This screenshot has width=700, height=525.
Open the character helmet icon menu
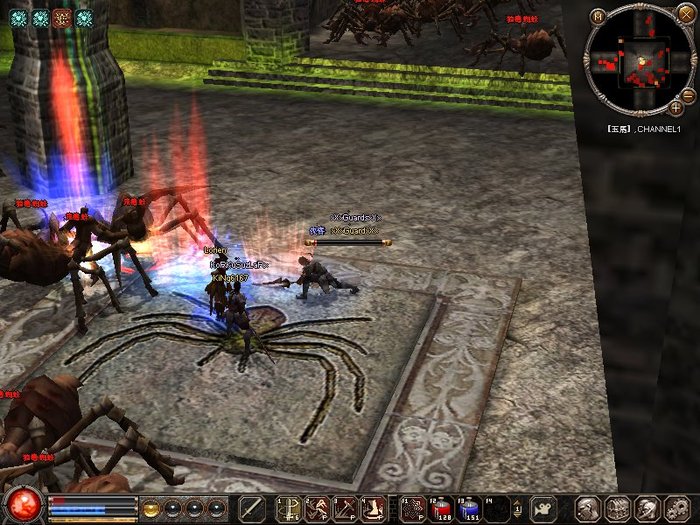click(590, 508)
